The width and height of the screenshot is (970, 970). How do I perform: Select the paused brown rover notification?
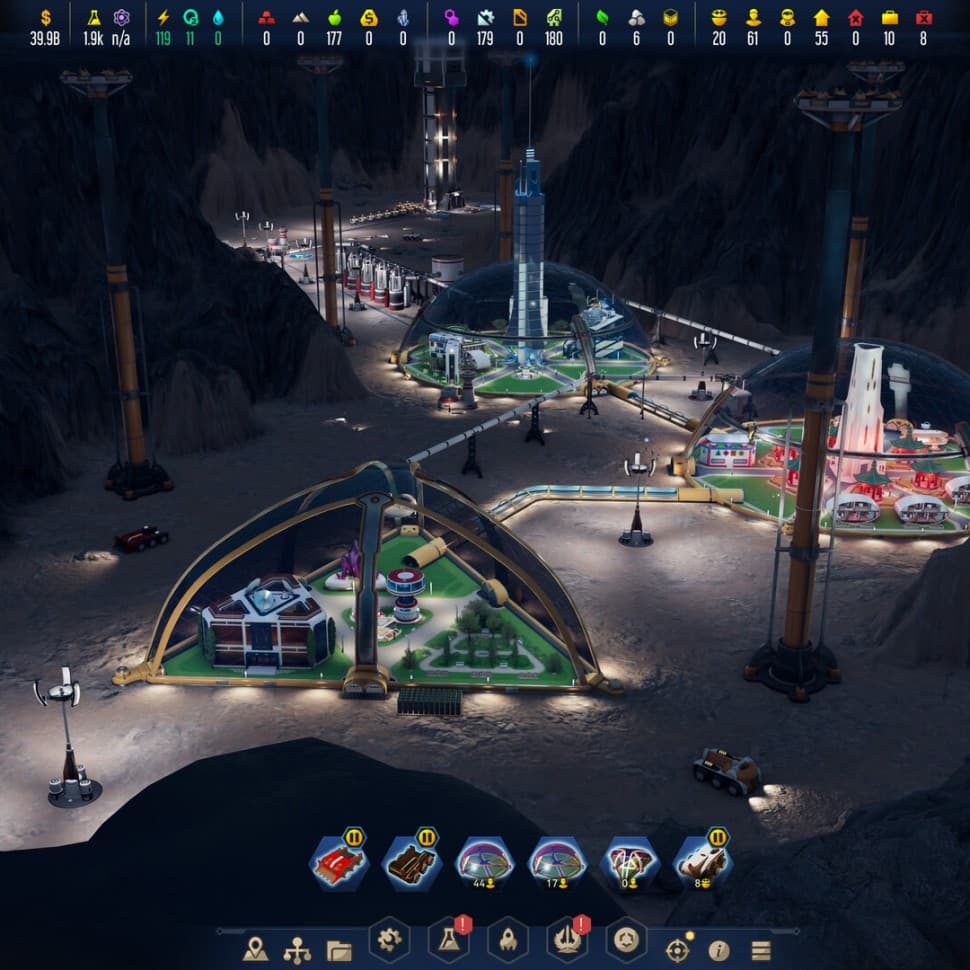[x=411, y=862]
